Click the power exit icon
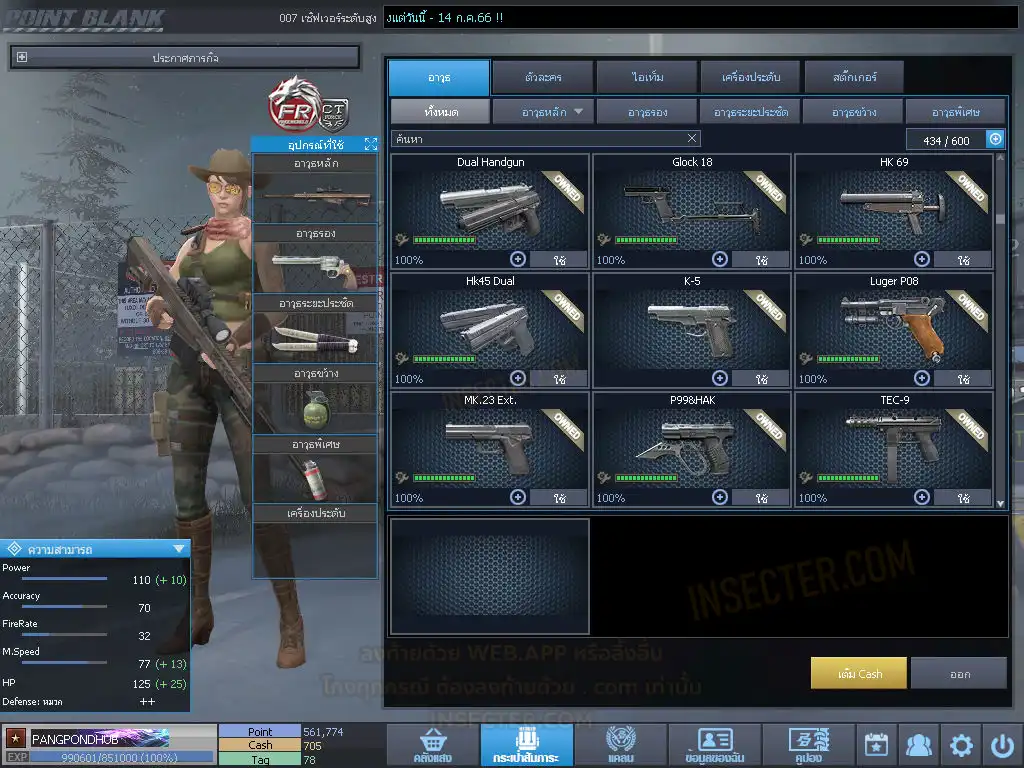This screenshot has height=768, width=1024. pyautogui.click(x=1002, y=745)
